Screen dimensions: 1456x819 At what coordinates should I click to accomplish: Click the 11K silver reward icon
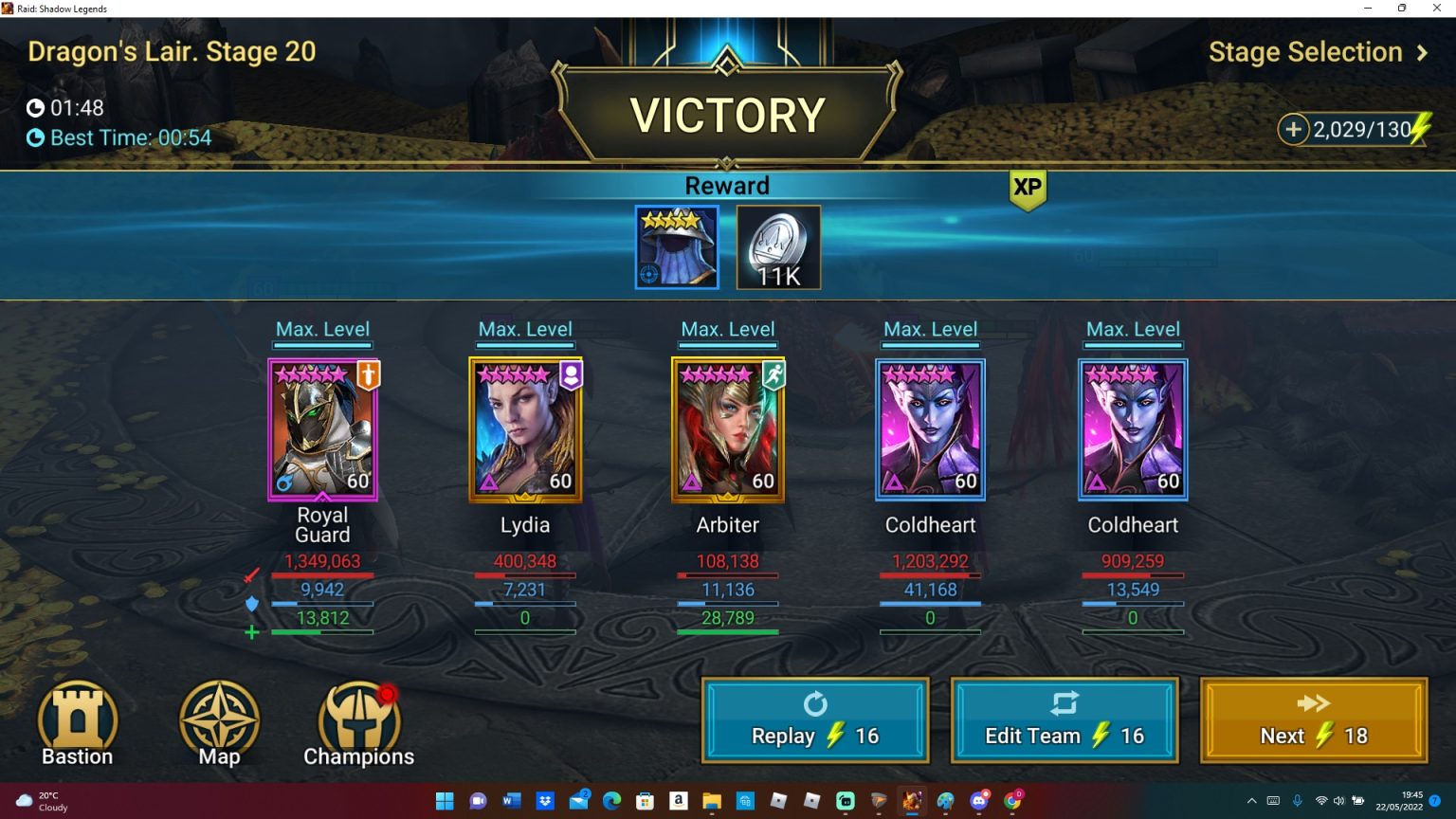coord(777,247)
